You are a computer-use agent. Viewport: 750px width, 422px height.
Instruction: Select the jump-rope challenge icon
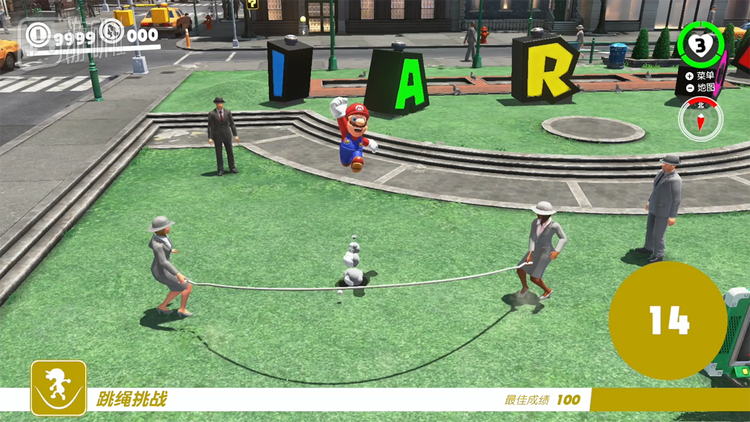click(58, 387)
